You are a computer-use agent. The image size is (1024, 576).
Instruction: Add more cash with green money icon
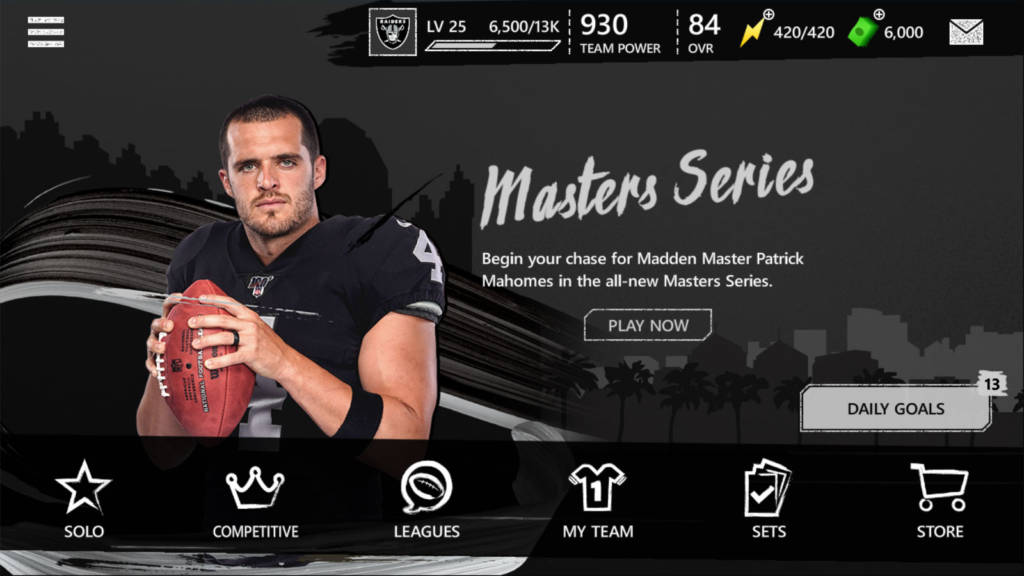pos(864,30)
